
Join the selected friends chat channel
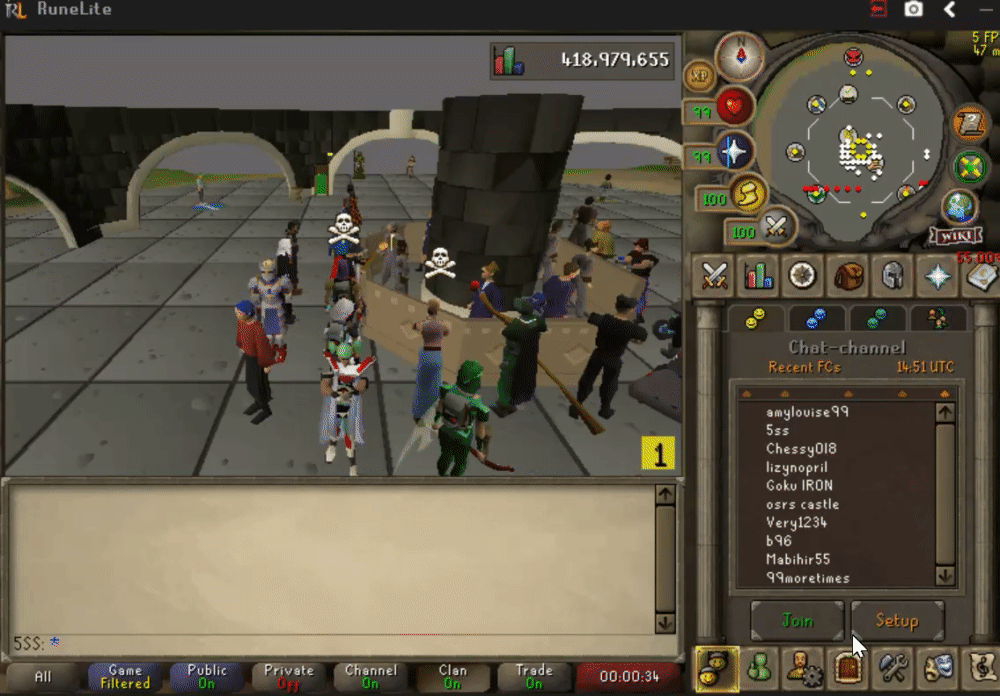[797, 621]
